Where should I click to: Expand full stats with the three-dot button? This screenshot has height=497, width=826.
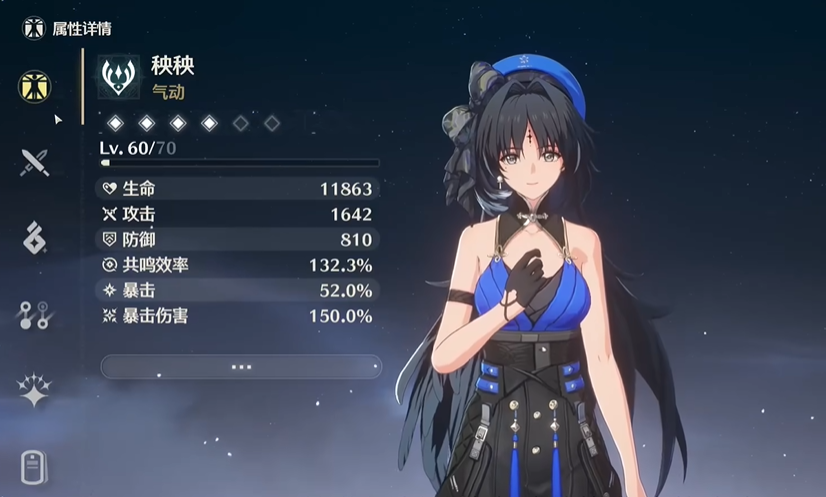(241, 367)
